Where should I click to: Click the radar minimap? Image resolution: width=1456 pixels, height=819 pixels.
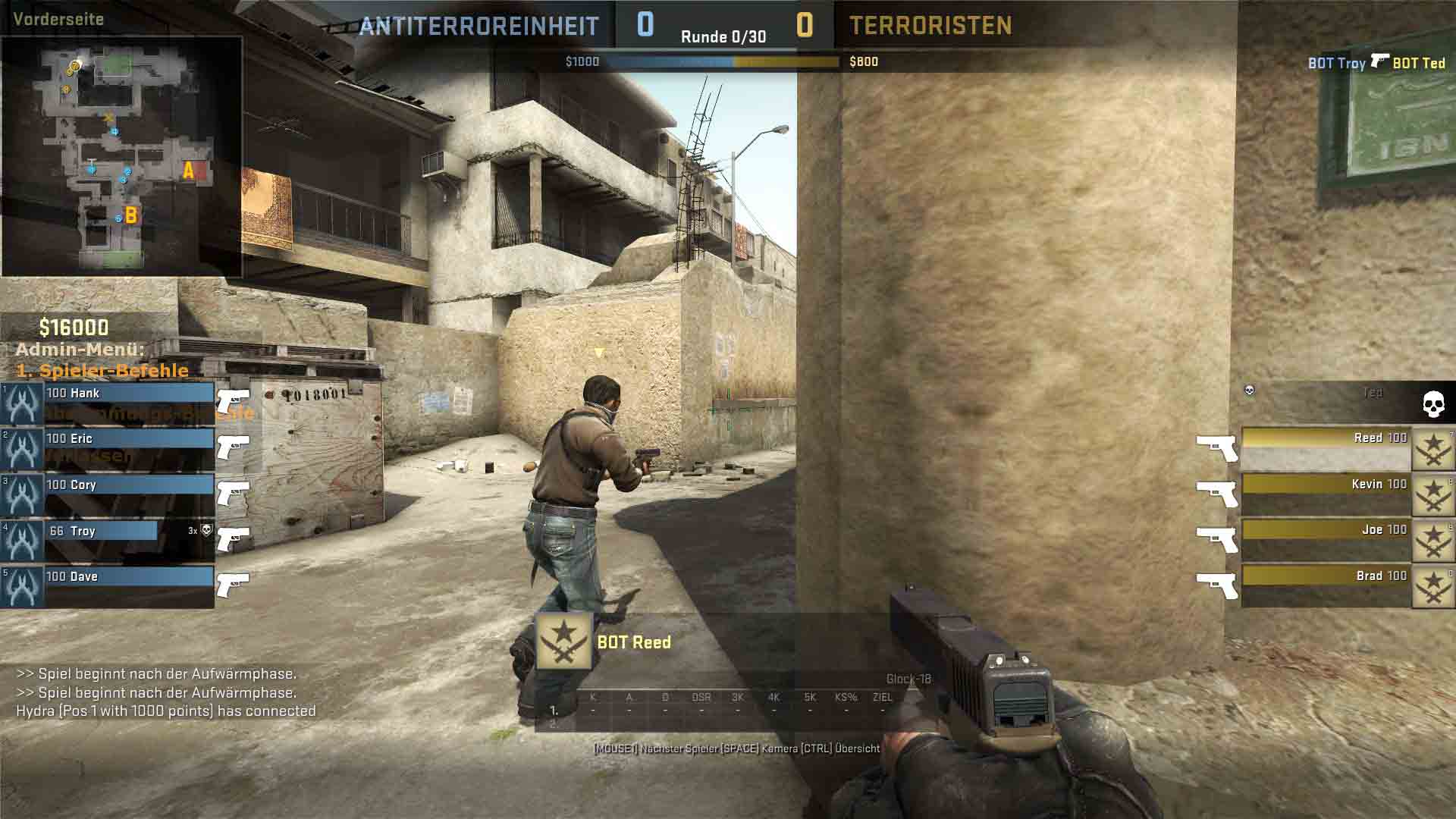point(121,156)
